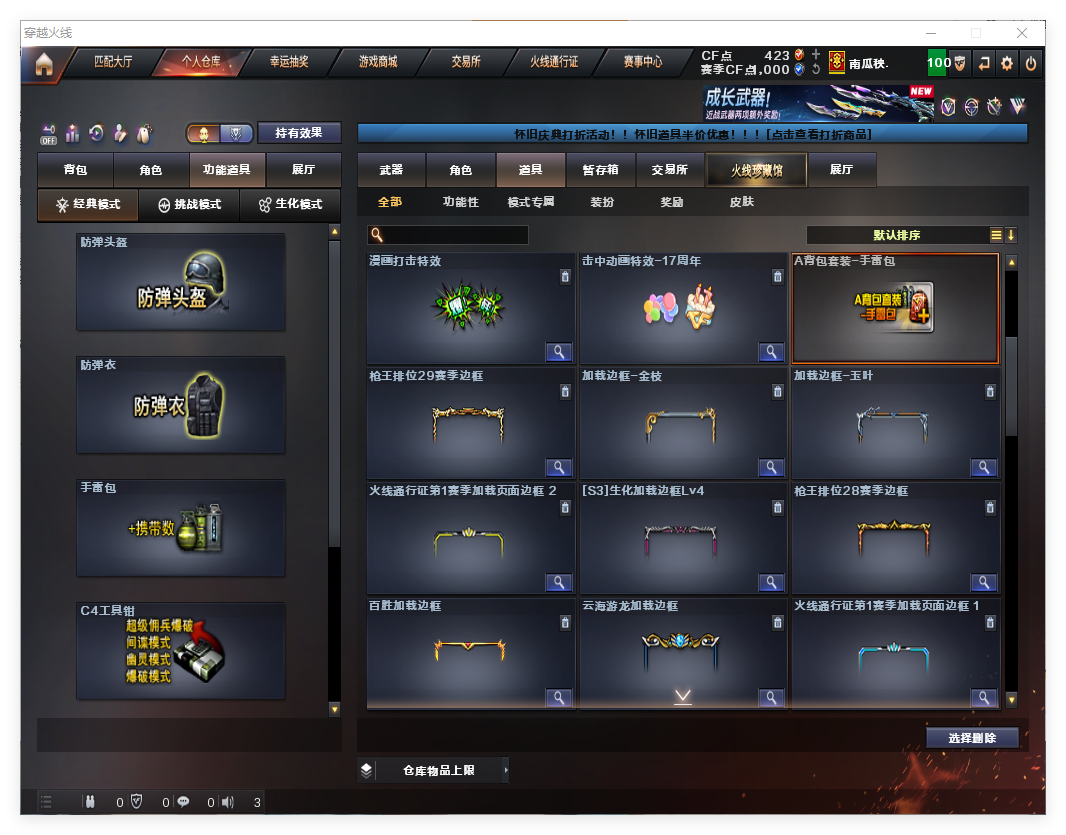Select the 漫画打击特效 item tile
Image resolution: width=1066 pixels, height=835 pixels.
470,309
